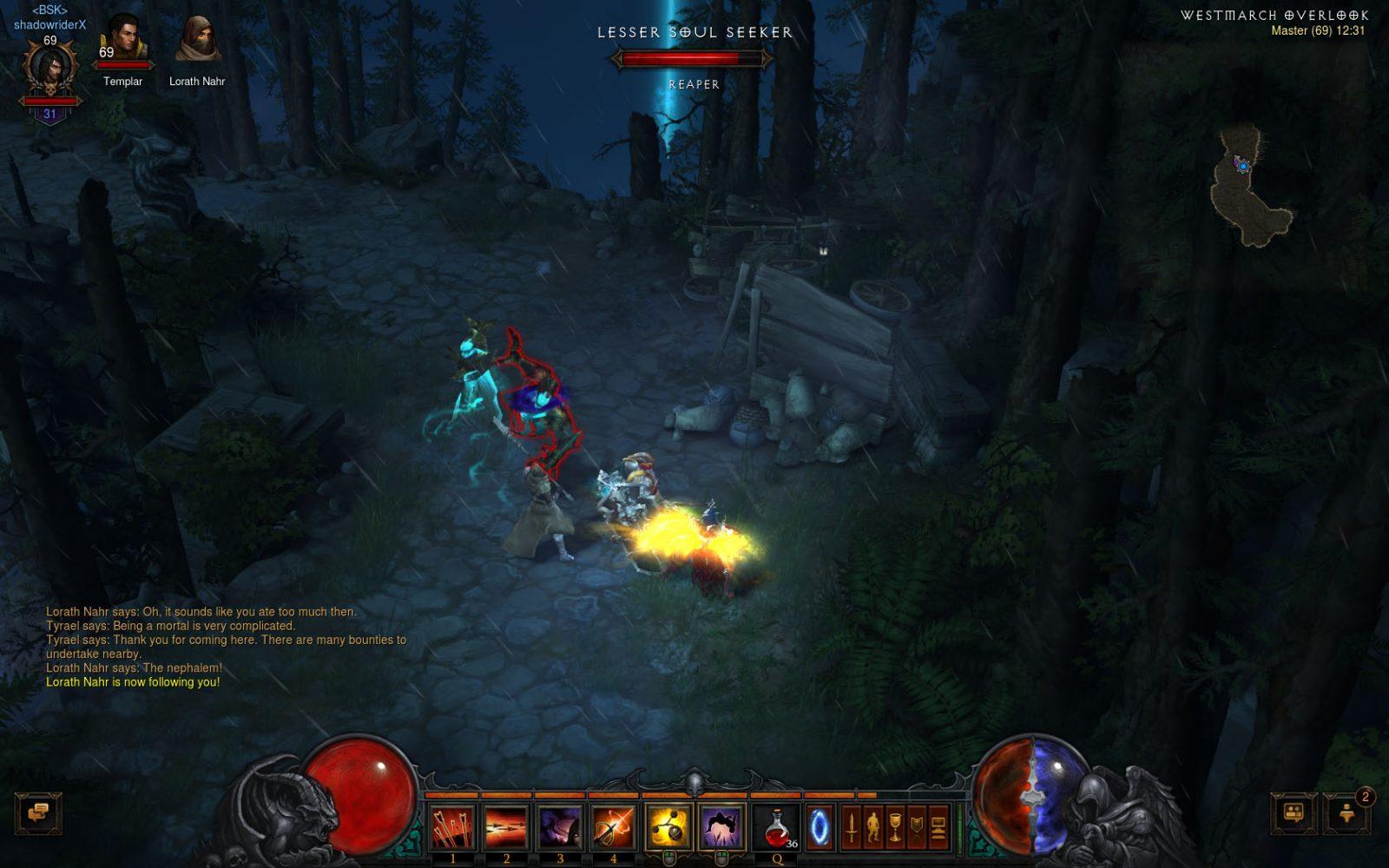Open the game menu computer button

point(938,825)
